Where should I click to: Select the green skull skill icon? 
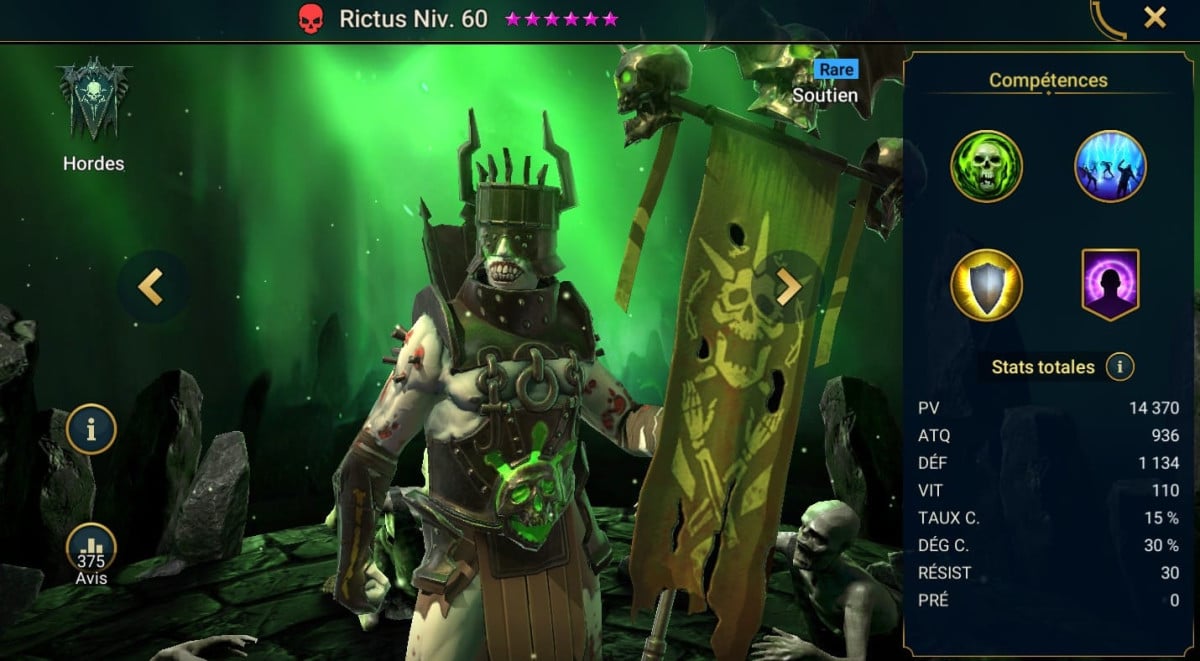click(986, 167)
